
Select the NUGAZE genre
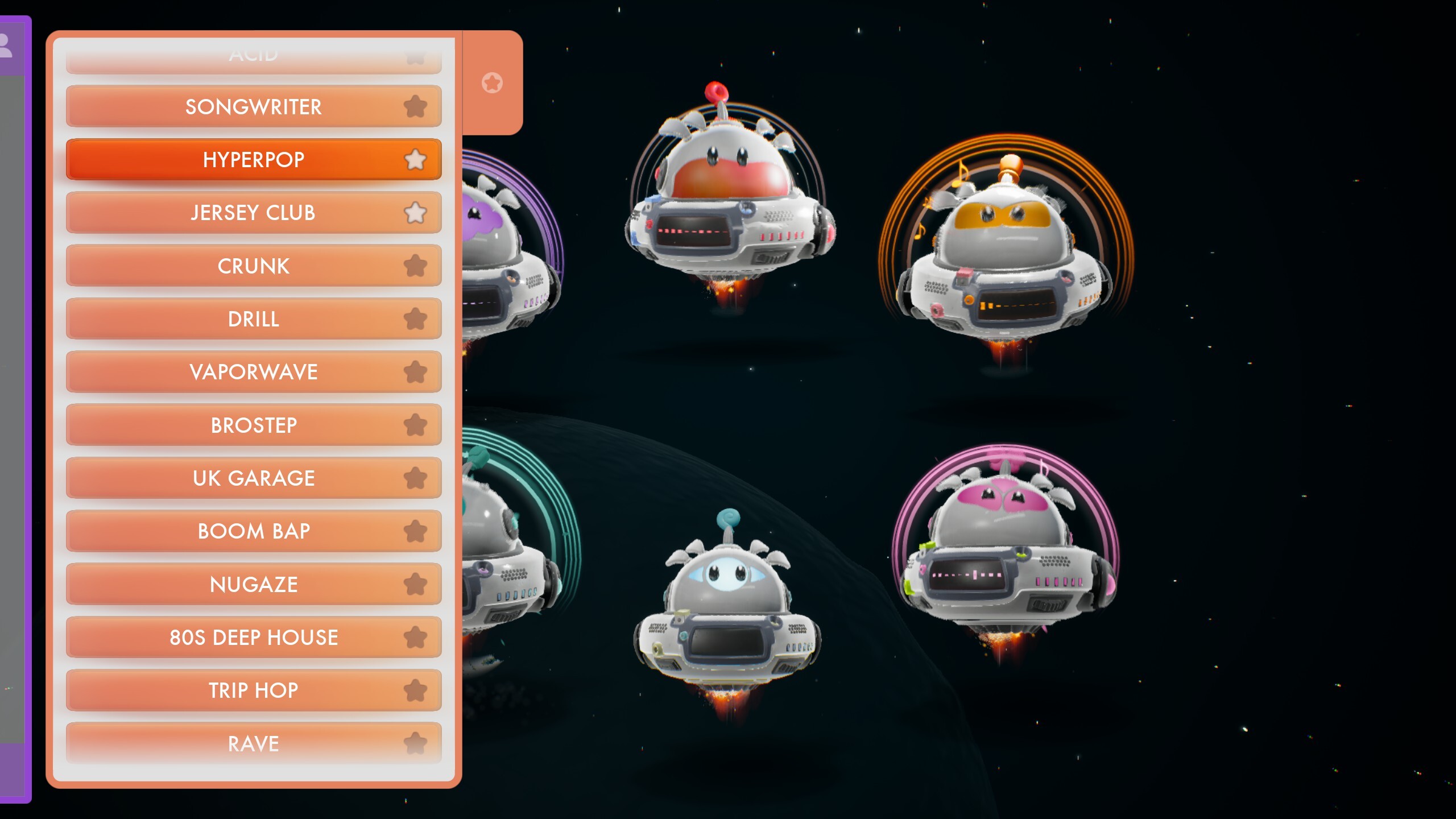(253, 584)
